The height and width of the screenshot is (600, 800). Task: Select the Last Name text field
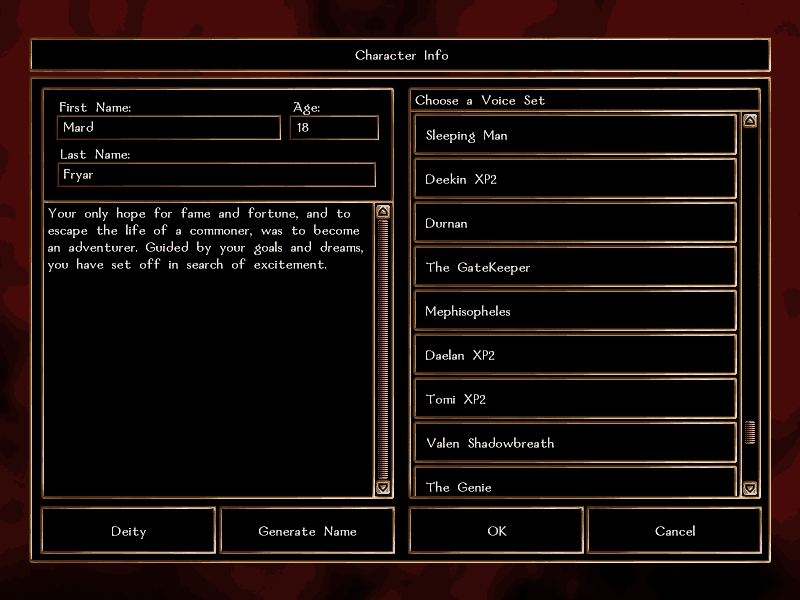[217, 175]
